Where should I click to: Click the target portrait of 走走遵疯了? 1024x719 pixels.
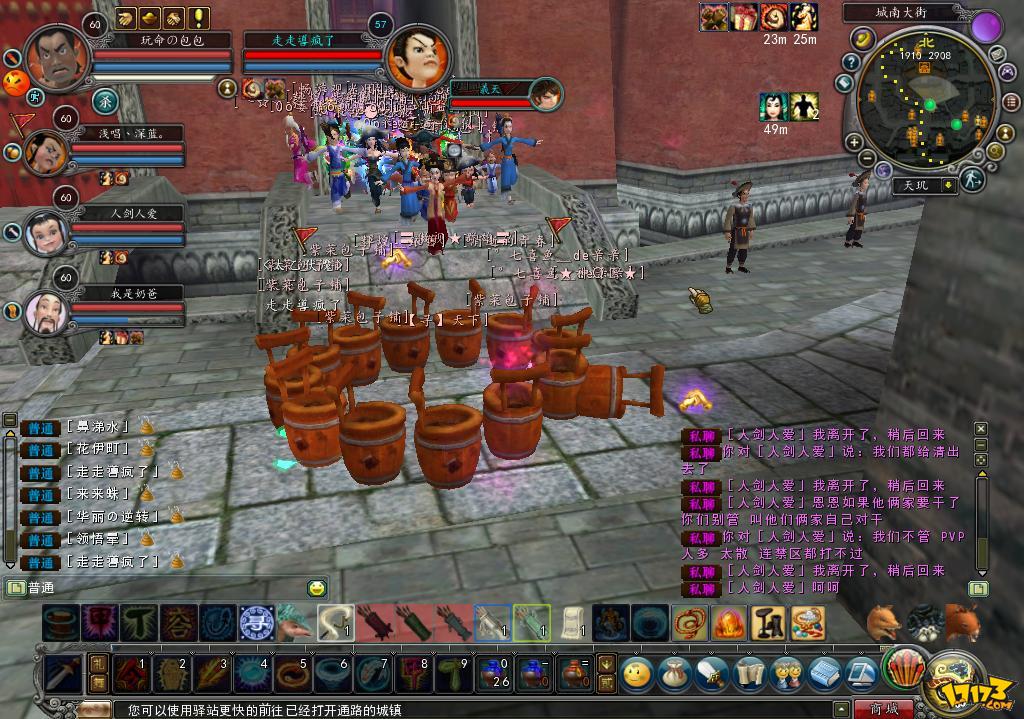417,58
